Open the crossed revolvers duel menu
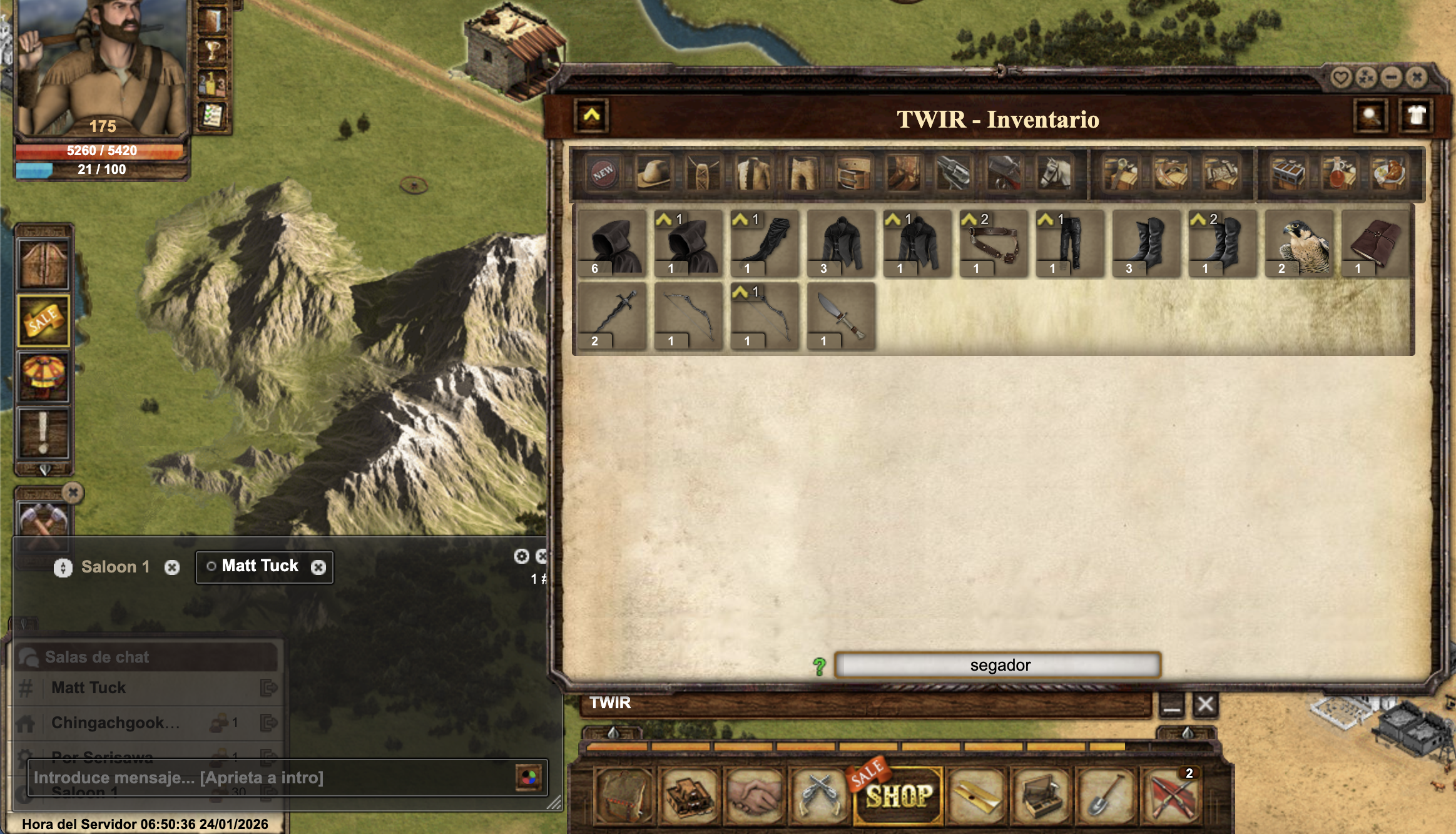 pos(819,795)
